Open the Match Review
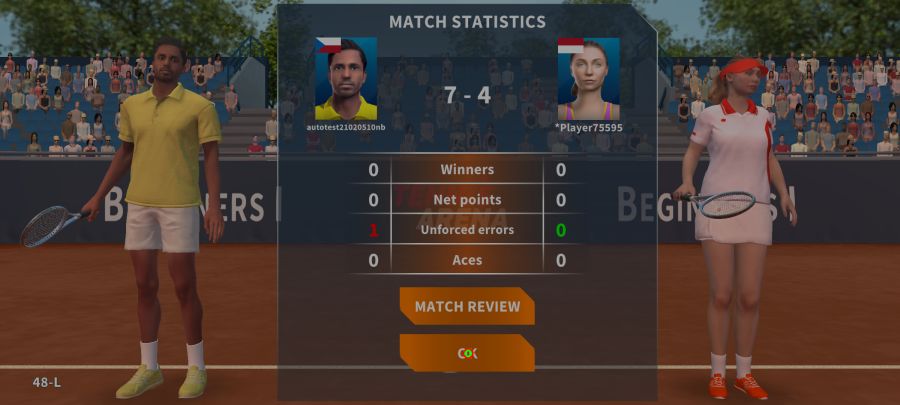 (x=467, y=306)
